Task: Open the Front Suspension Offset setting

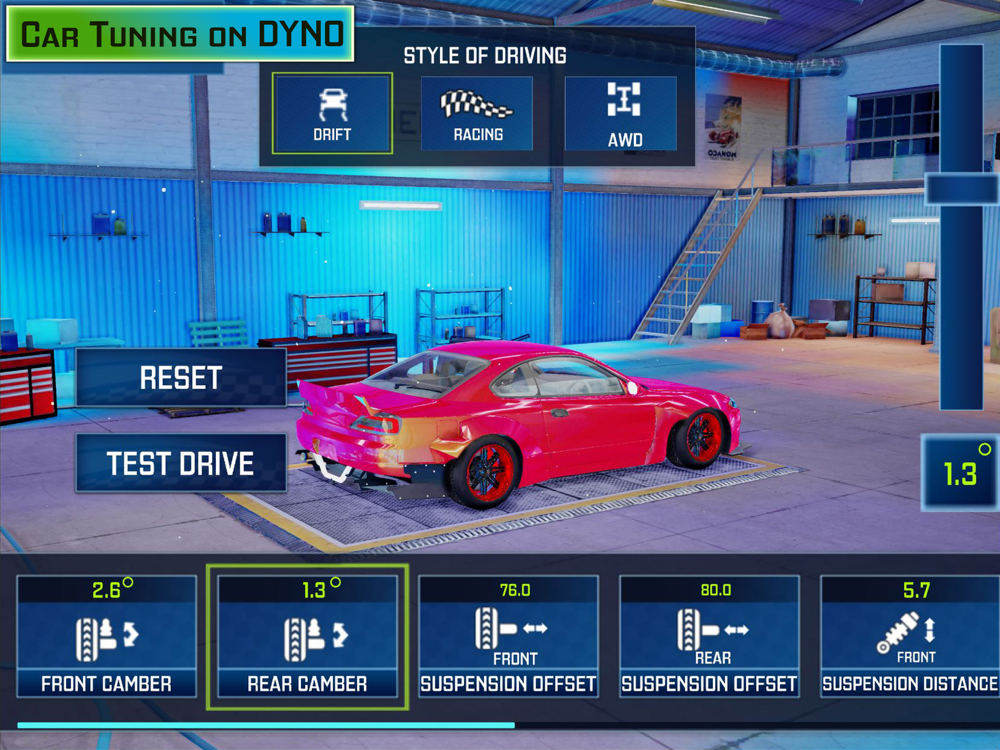Action: coord(508,636)
